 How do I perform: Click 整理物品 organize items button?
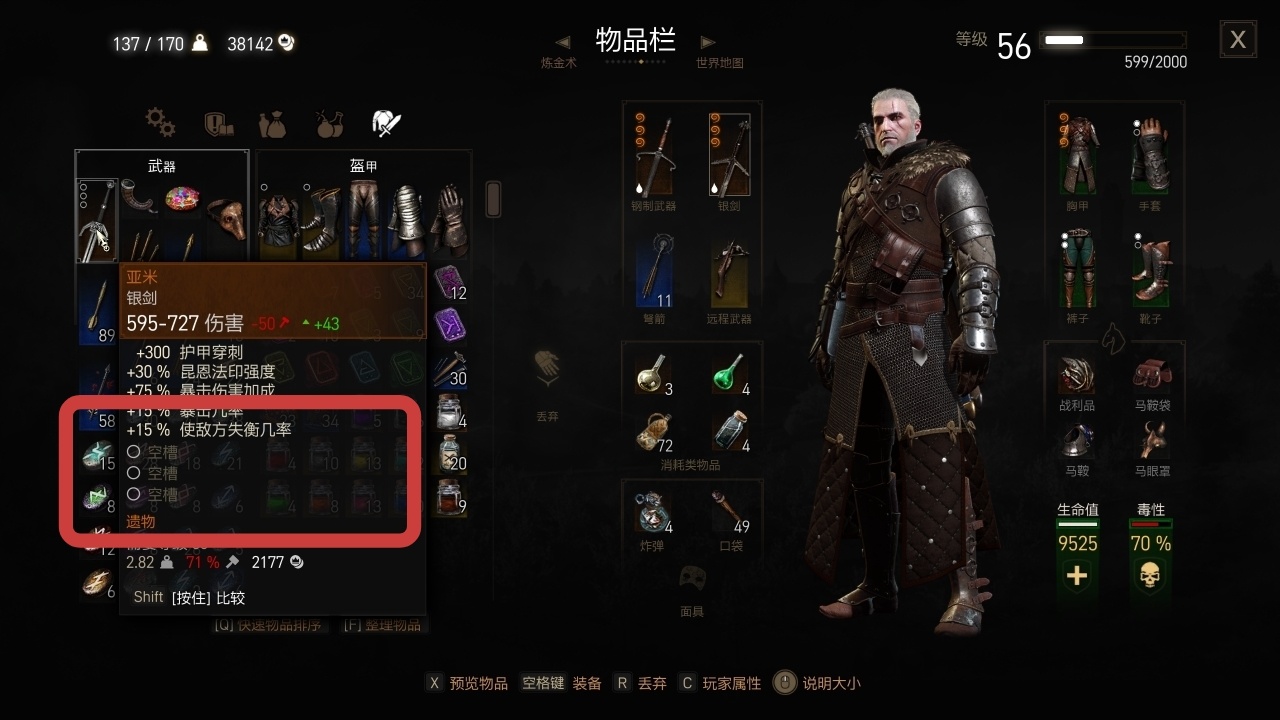383,623
